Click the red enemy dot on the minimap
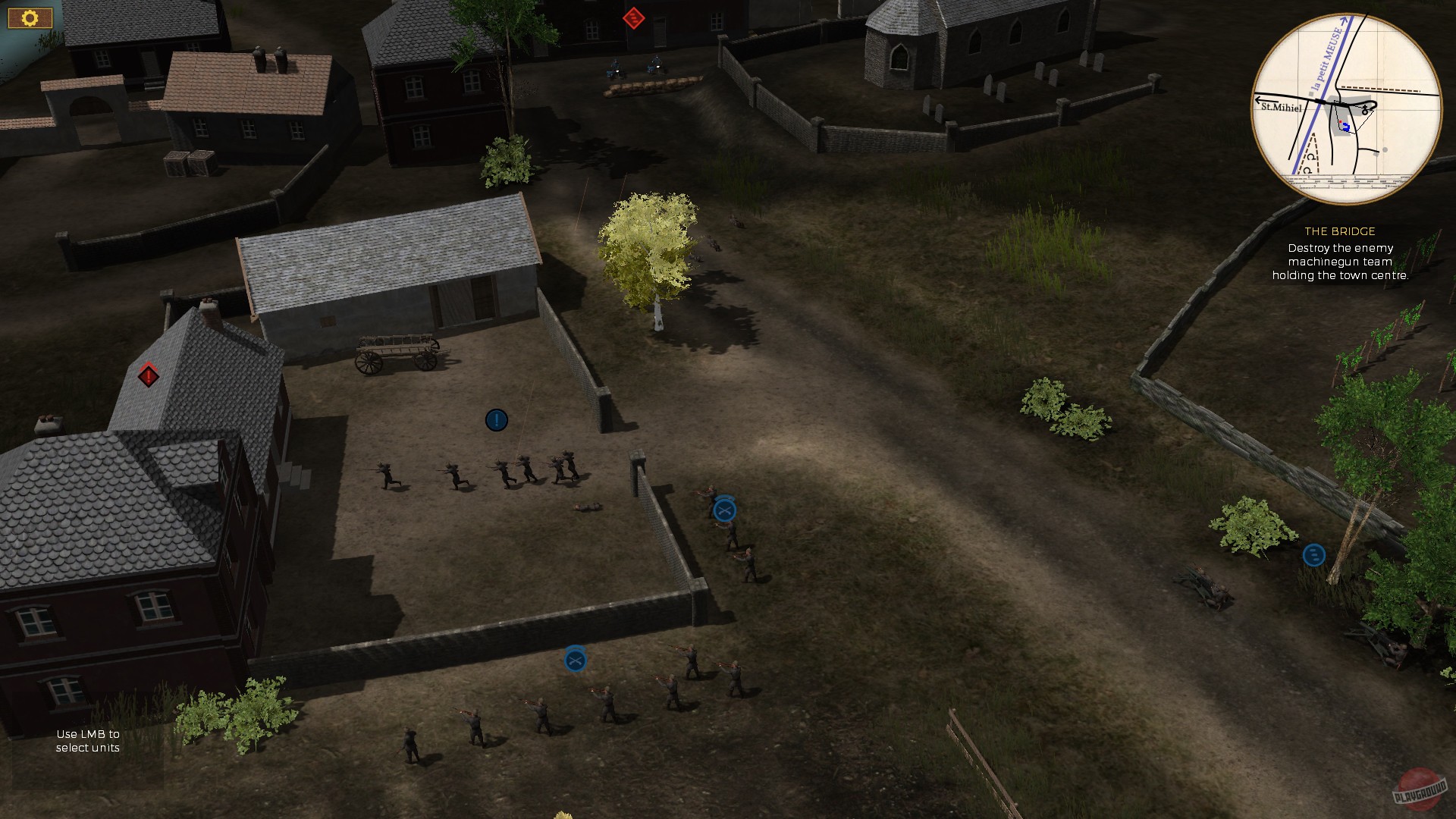This screenshot has width=1456, height=819. 1341,121
